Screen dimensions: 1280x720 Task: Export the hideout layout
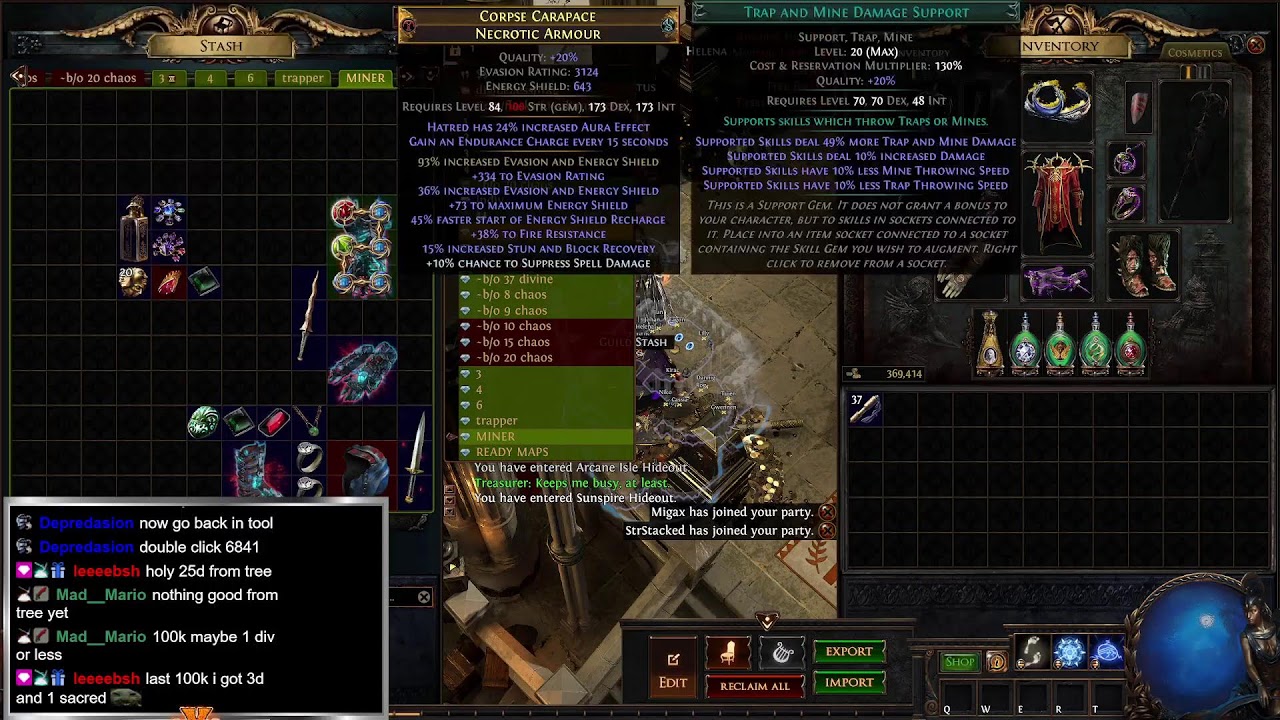(849, 652)
